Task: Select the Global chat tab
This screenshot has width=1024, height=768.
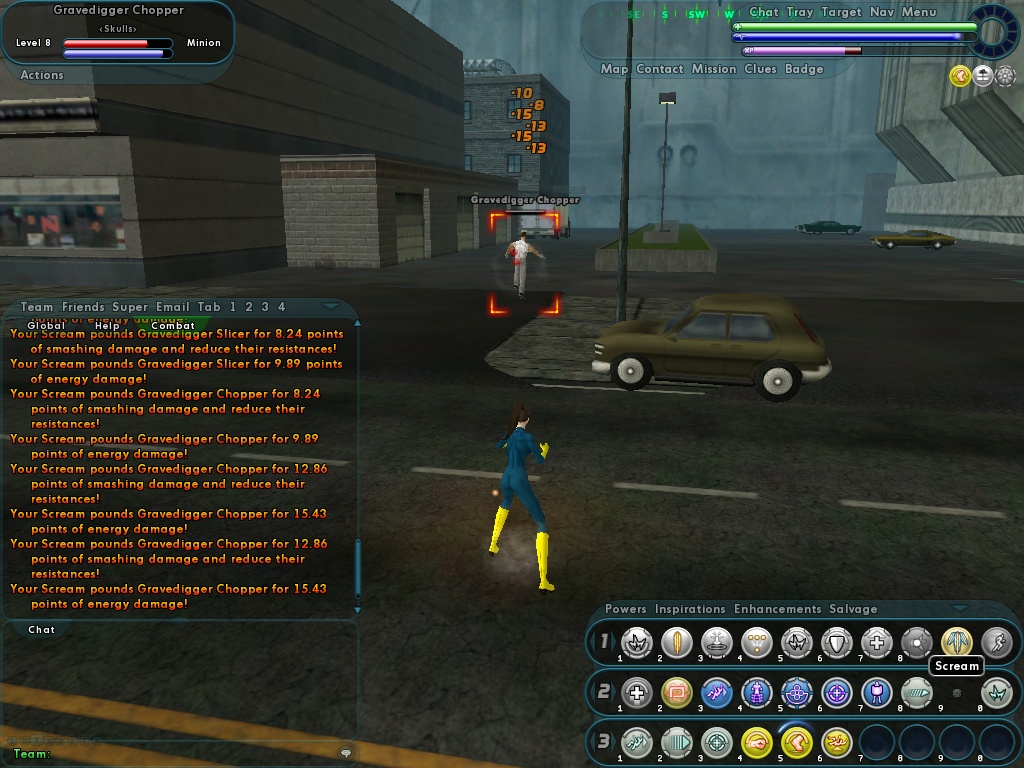Action: 46,325
